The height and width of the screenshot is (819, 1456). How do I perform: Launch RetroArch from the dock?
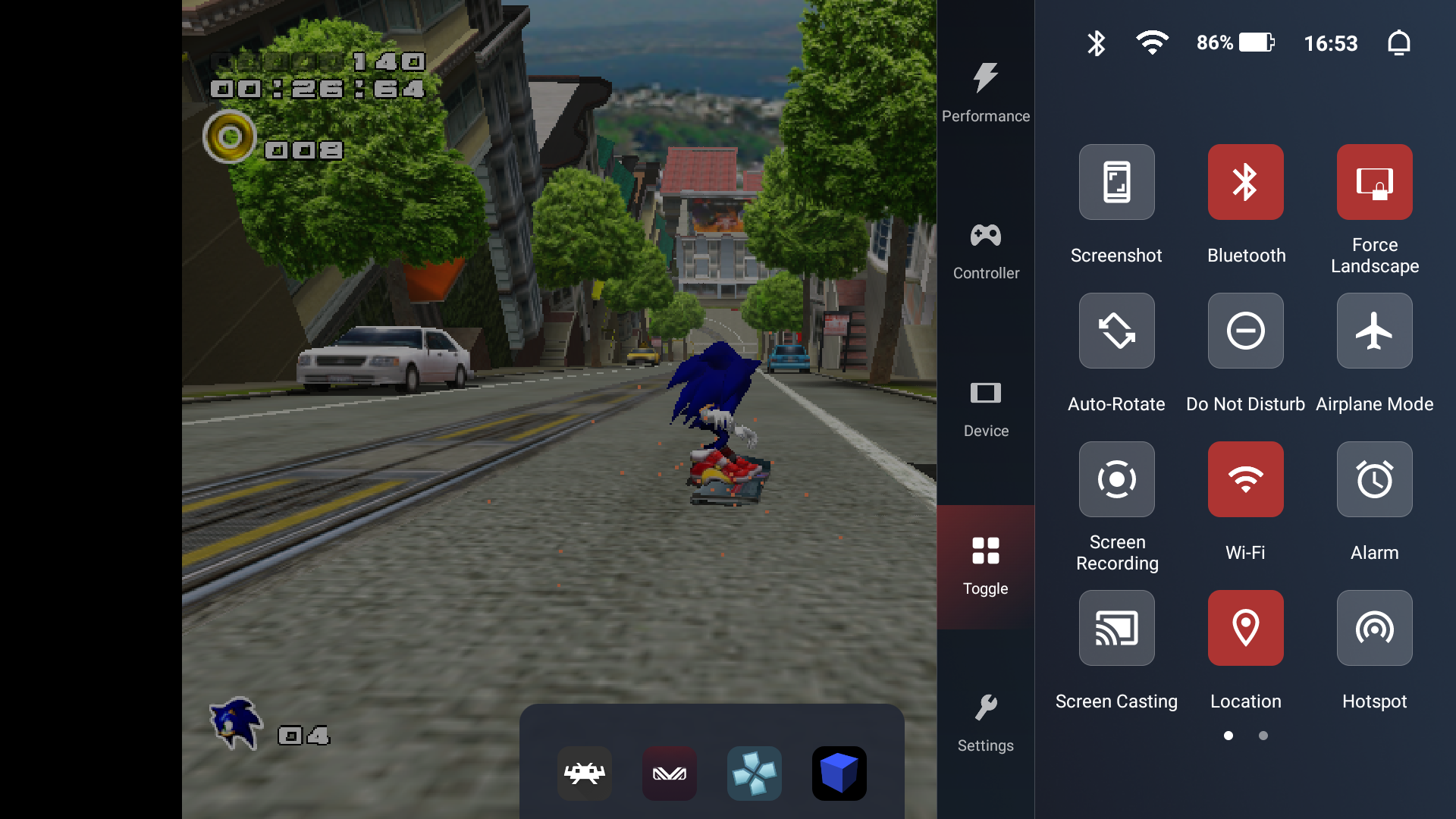tap(583, 773)
